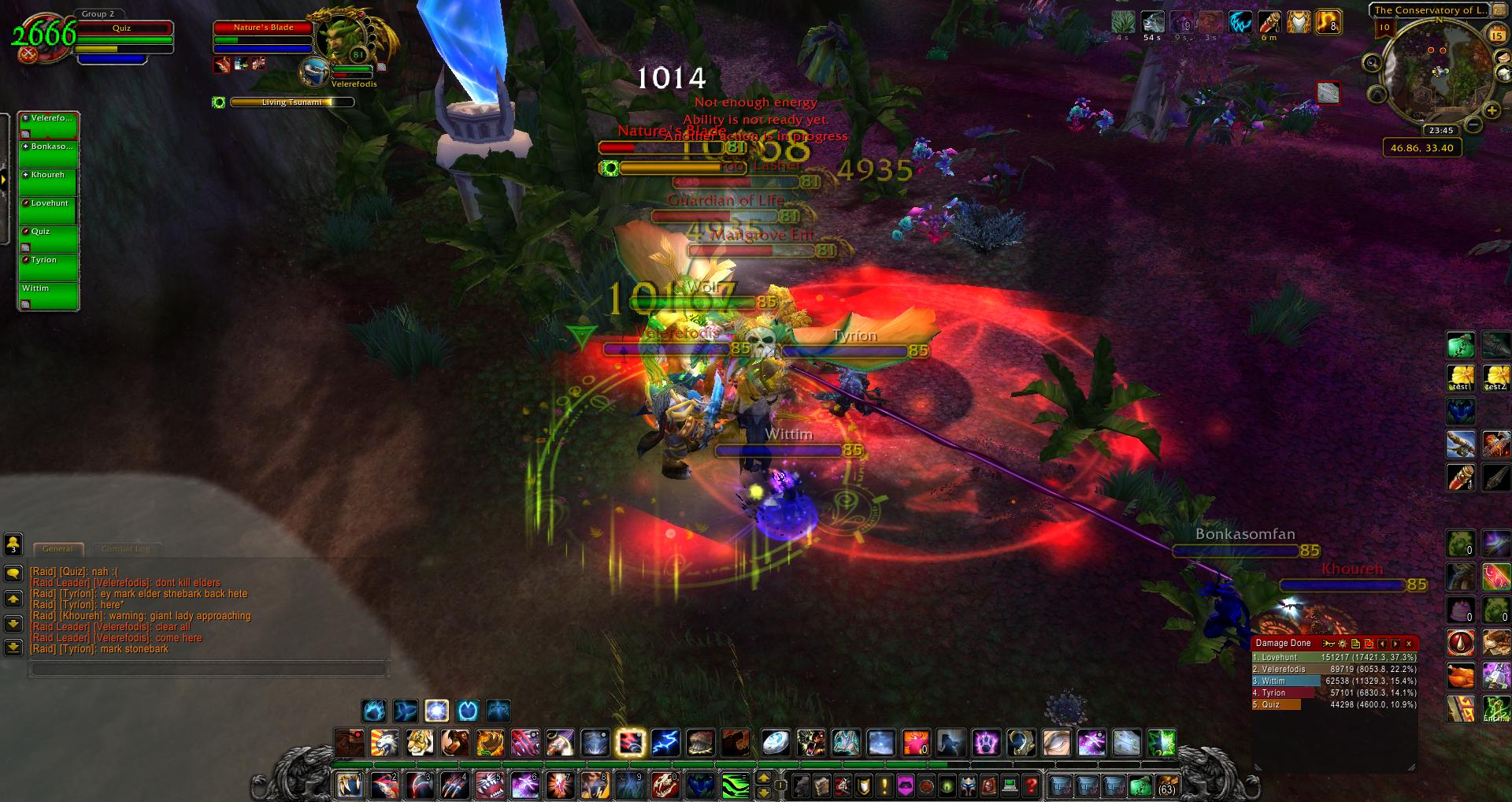This screenshot has height=802, width=1512.
Task: Activate the green tiger stripes ability
Action: coord(736,785)
